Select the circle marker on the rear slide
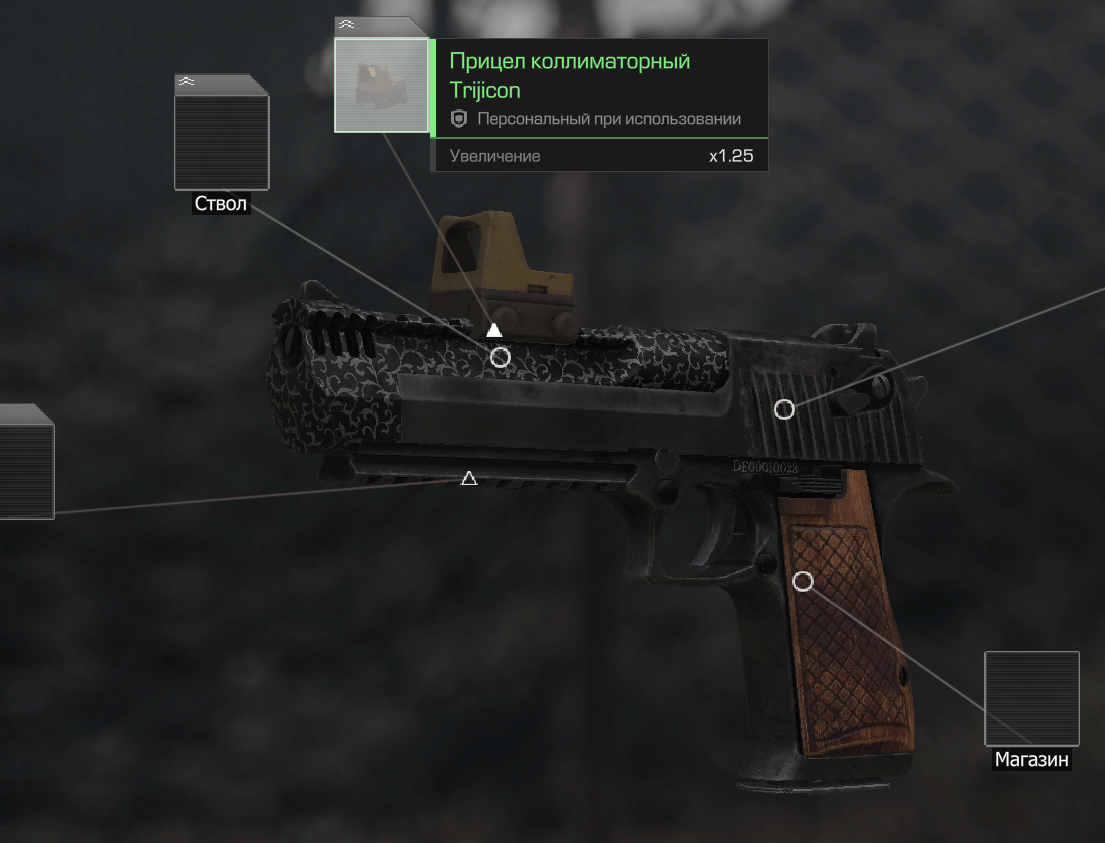Image resolution: width=1105 pixels, height=843 pixels. (x=785, y=409)
